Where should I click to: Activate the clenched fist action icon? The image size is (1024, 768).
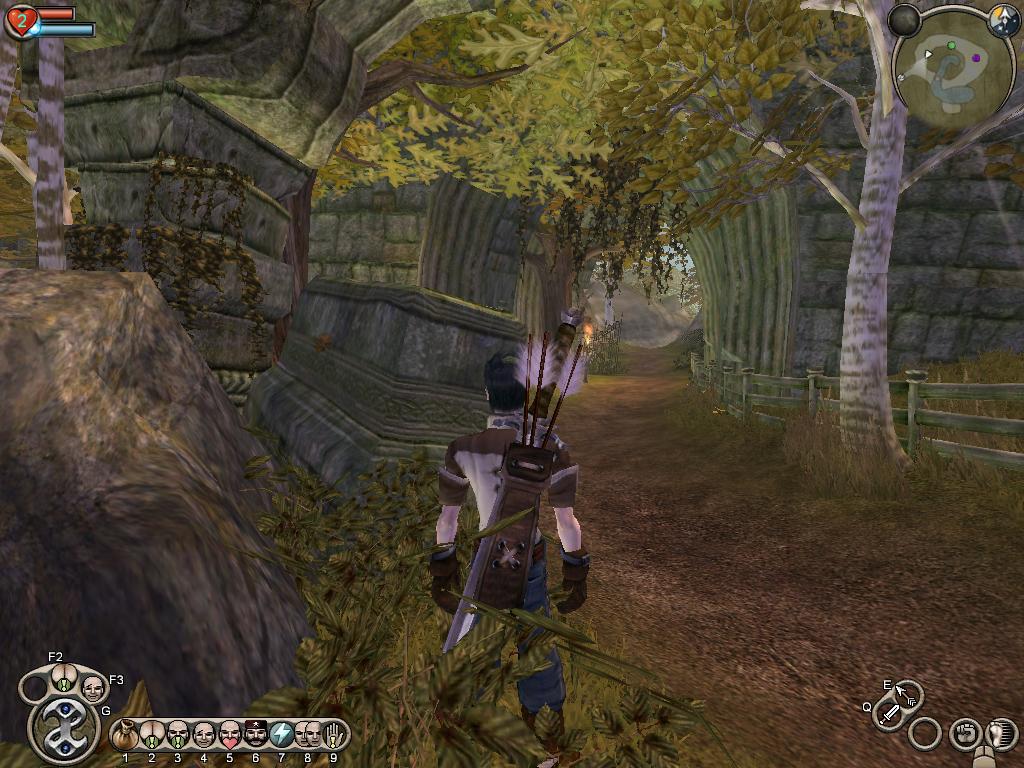tap(964, 734)
